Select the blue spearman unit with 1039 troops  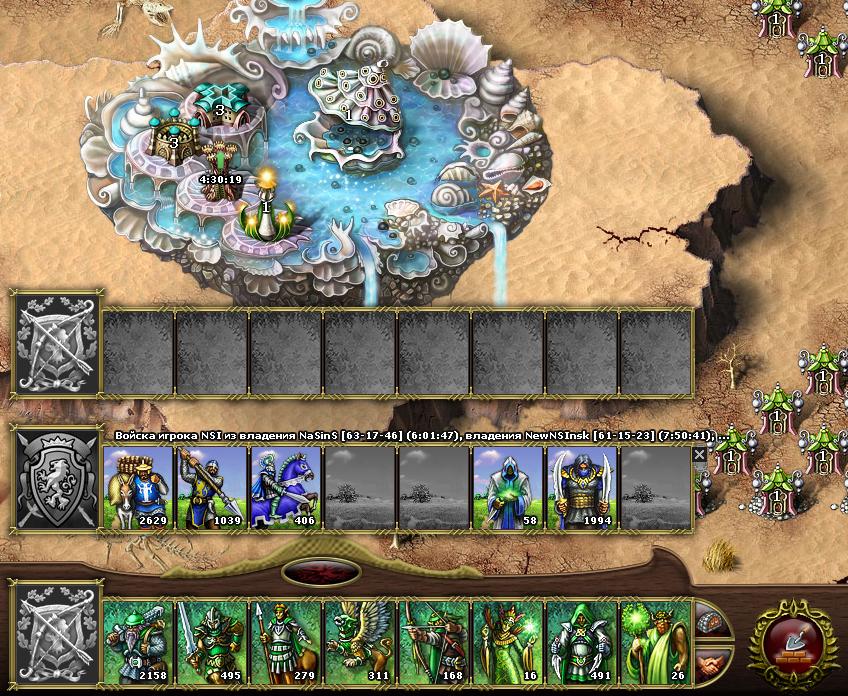coord(213,487)
